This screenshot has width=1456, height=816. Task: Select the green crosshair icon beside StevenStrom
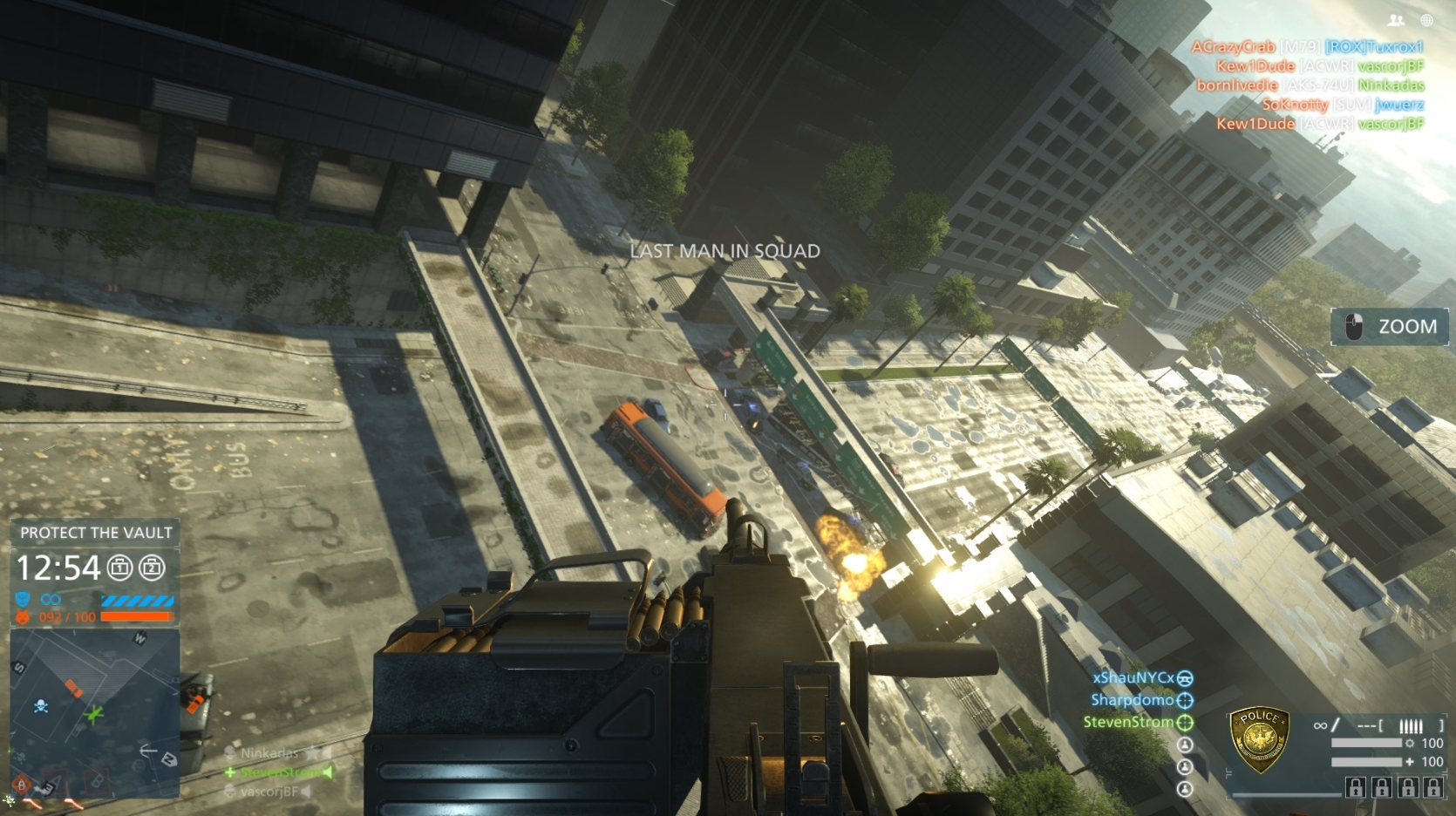1184,723
